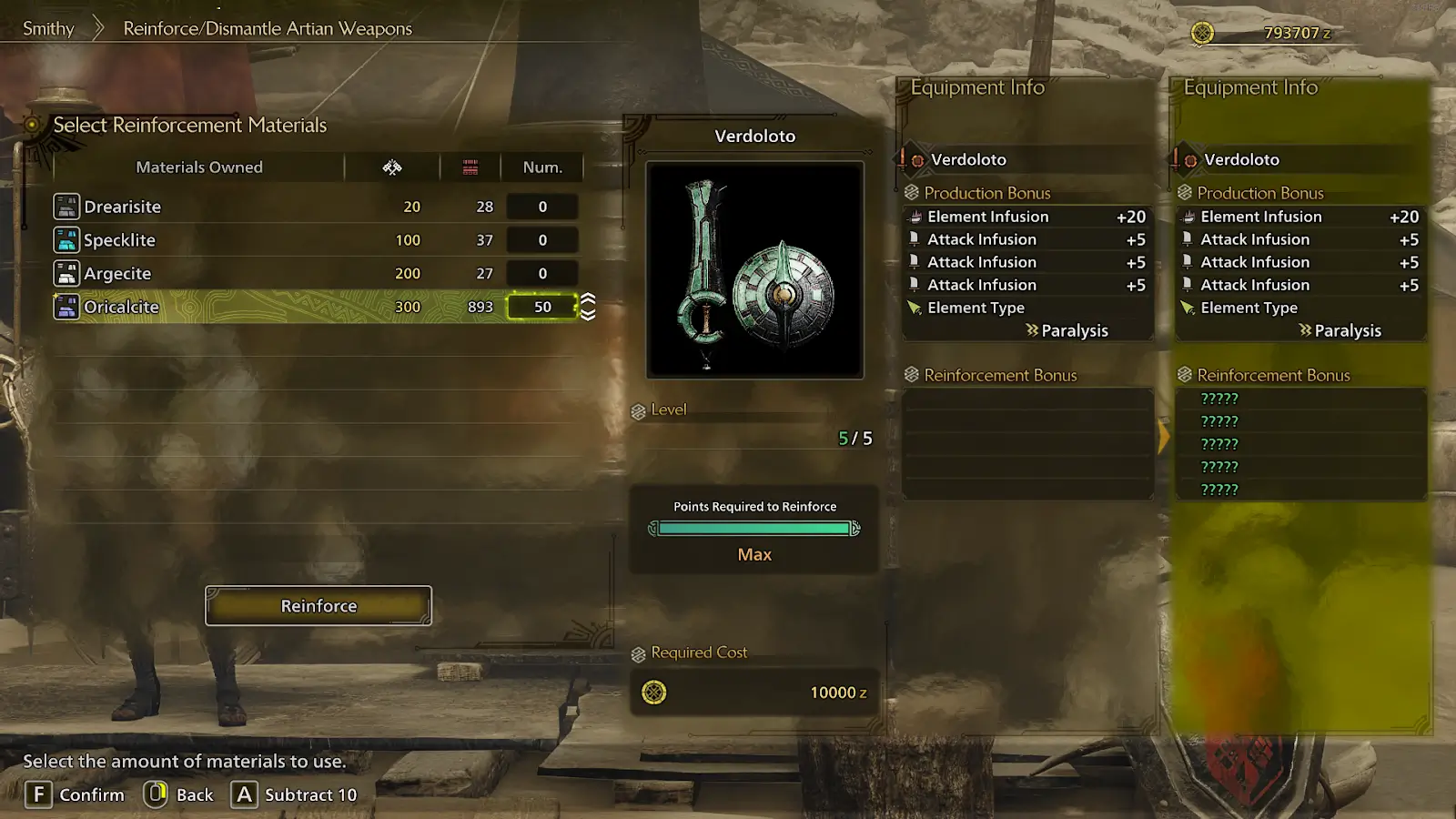Adjust the Oricalcite quantity stepper arrows
1456x819 pixels.
[589, 307]
